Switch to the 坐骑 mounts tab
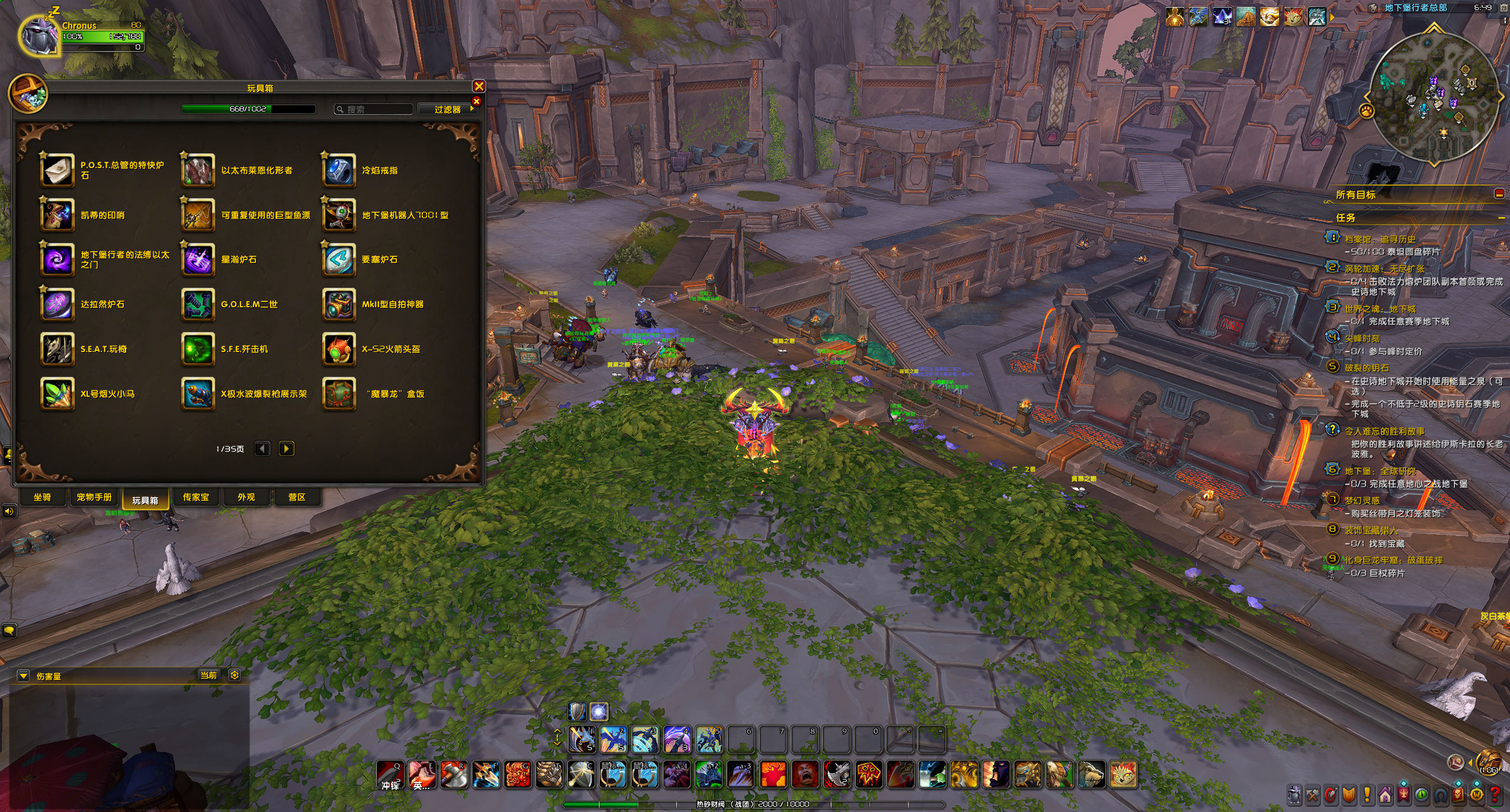 click(x=42, y=497)
